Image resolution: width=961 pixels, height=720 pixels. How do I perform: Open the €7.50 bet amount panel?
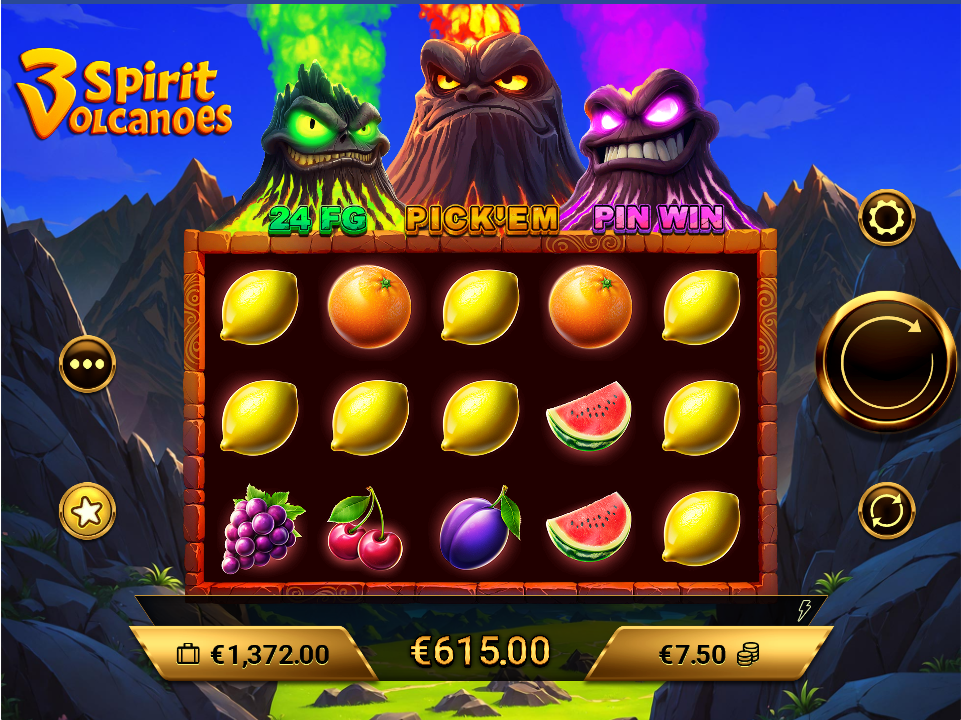tap(706, 654)
